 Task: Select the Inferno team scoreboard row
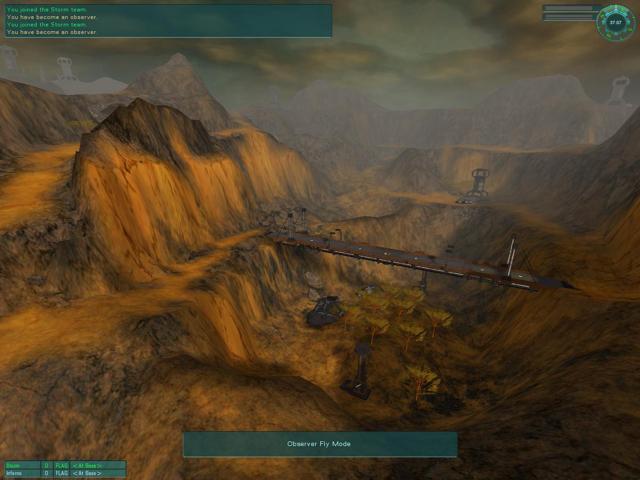[63, 474]
